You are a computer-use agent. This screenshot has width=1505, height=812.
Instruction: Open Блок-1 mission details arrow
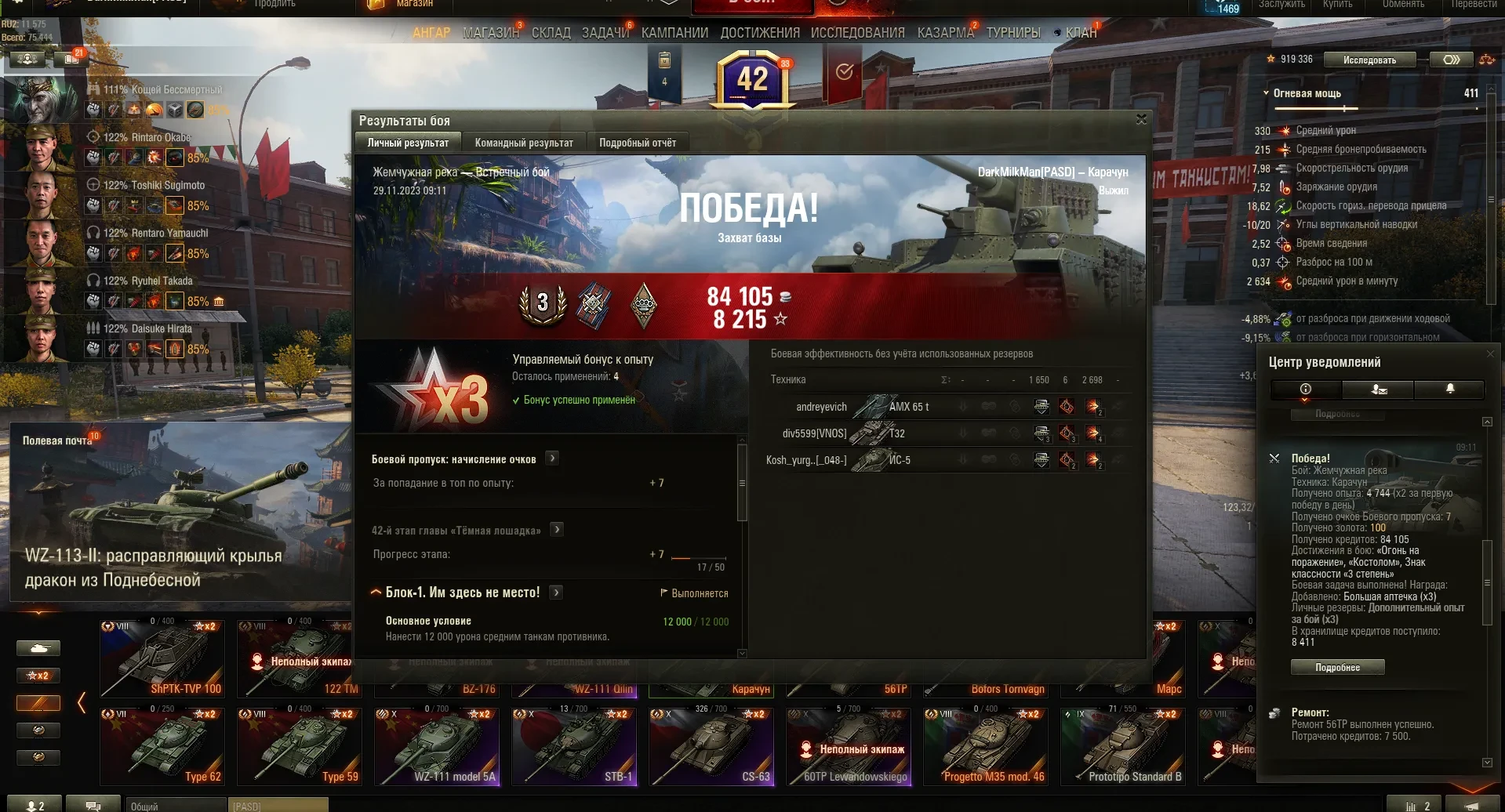[556, 593]
